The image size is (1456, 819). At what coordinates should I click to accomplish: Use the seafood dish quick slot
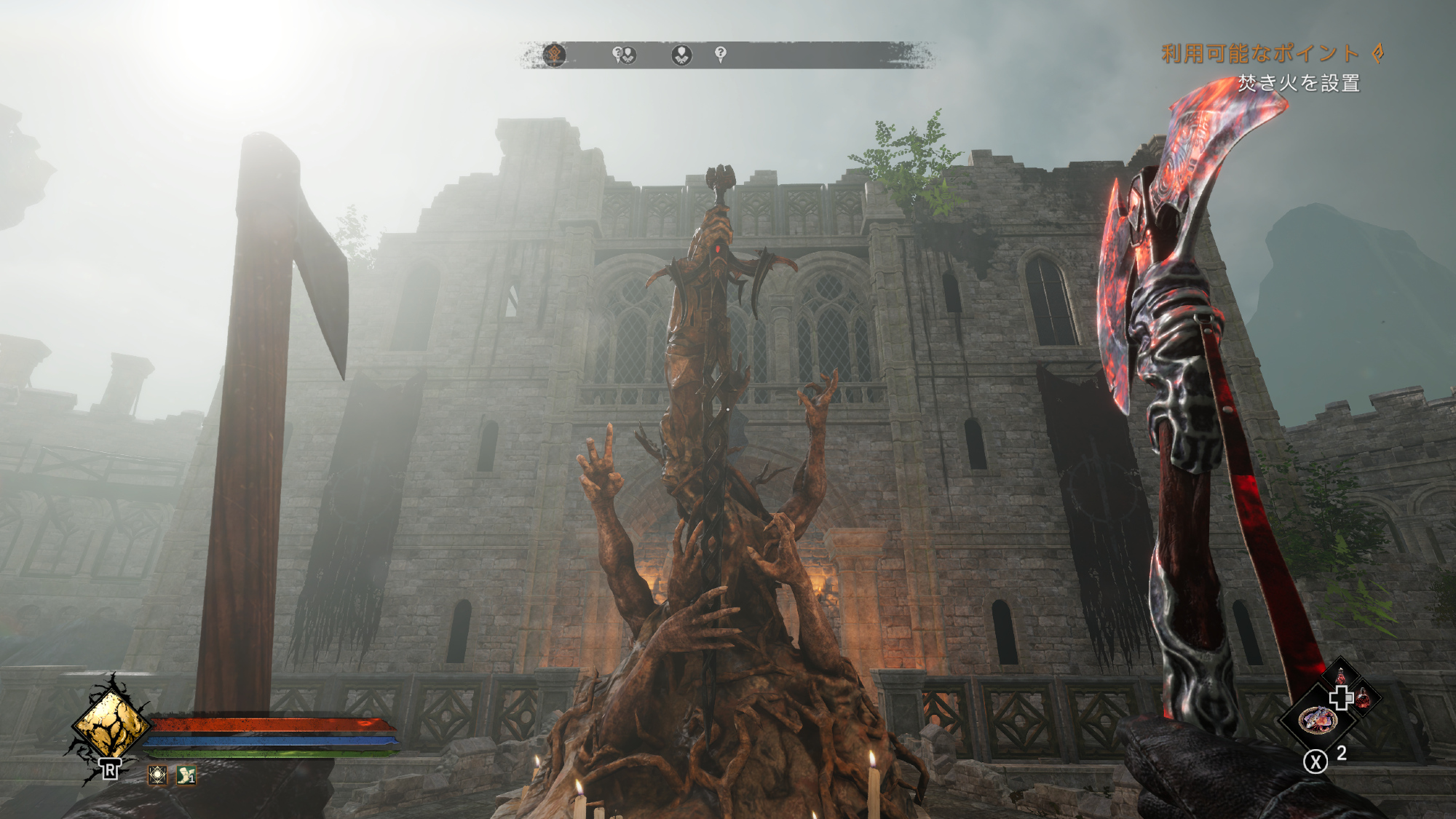[1318, 720]
